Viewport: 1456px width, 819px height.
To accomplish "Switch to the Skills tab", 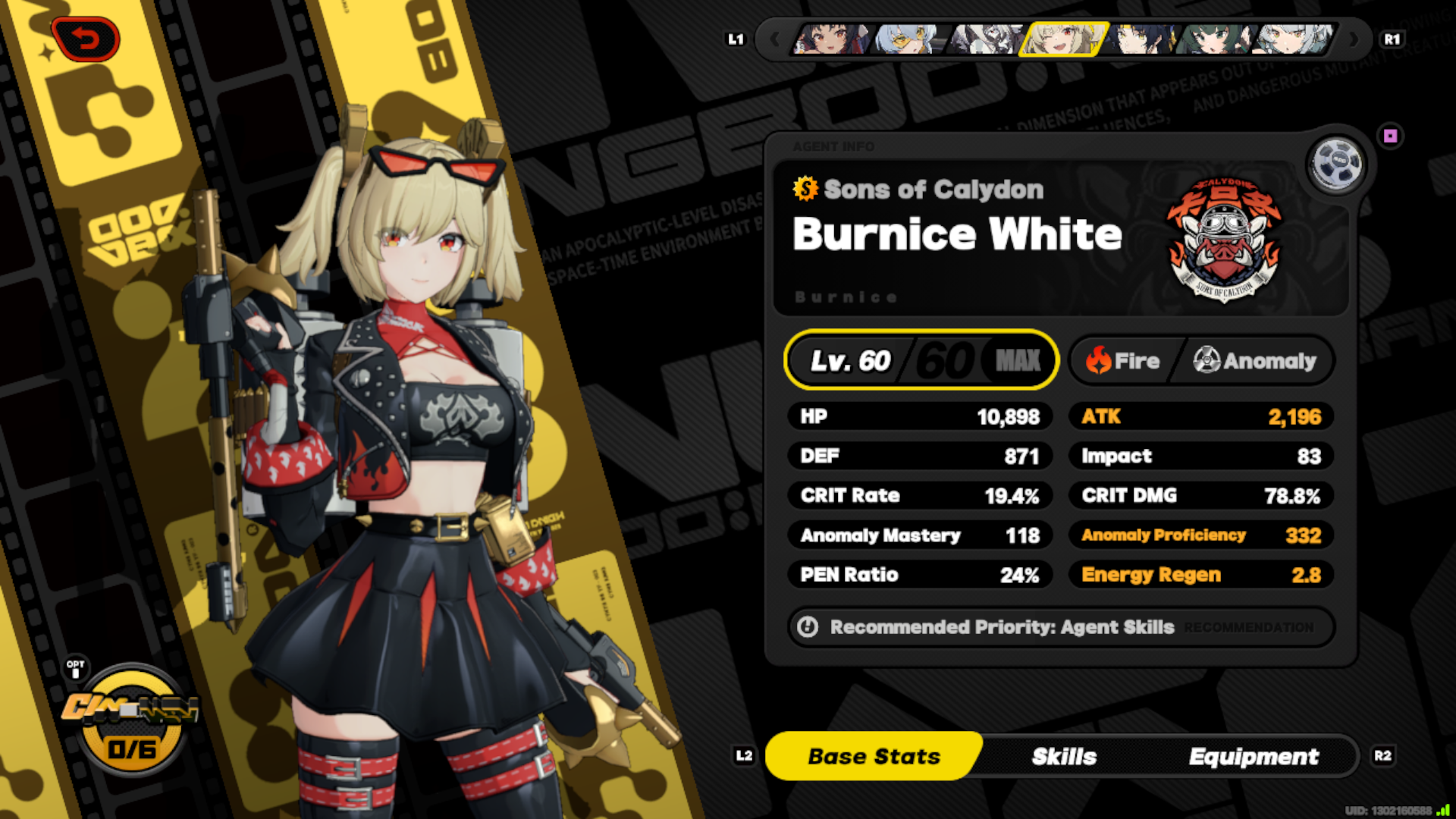I will point(1063,756).
